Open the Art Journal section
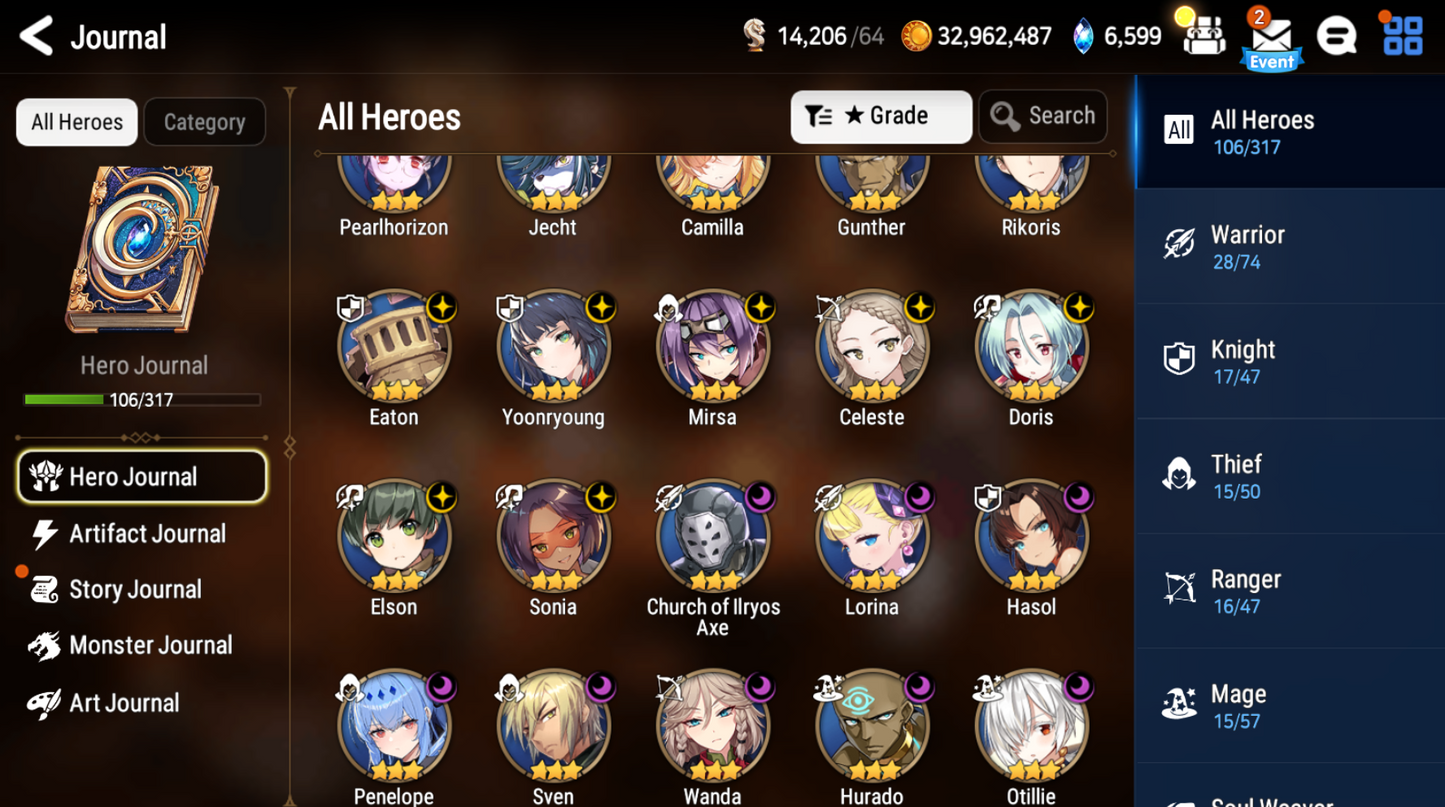The height and width of the screenshot is (807, 1445). pos(113,702)
